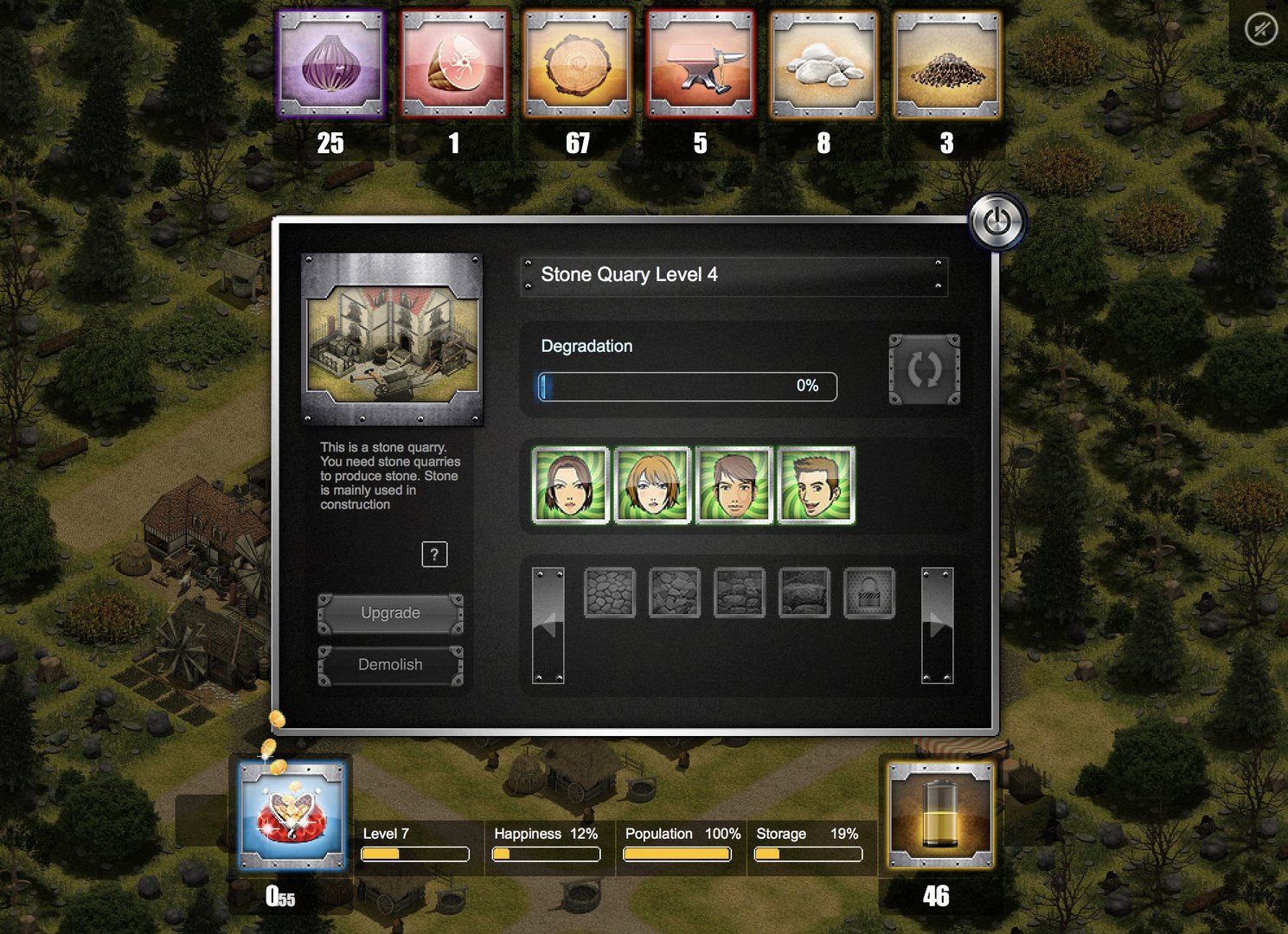Unassign the first female worker portrait

[570, 485]
